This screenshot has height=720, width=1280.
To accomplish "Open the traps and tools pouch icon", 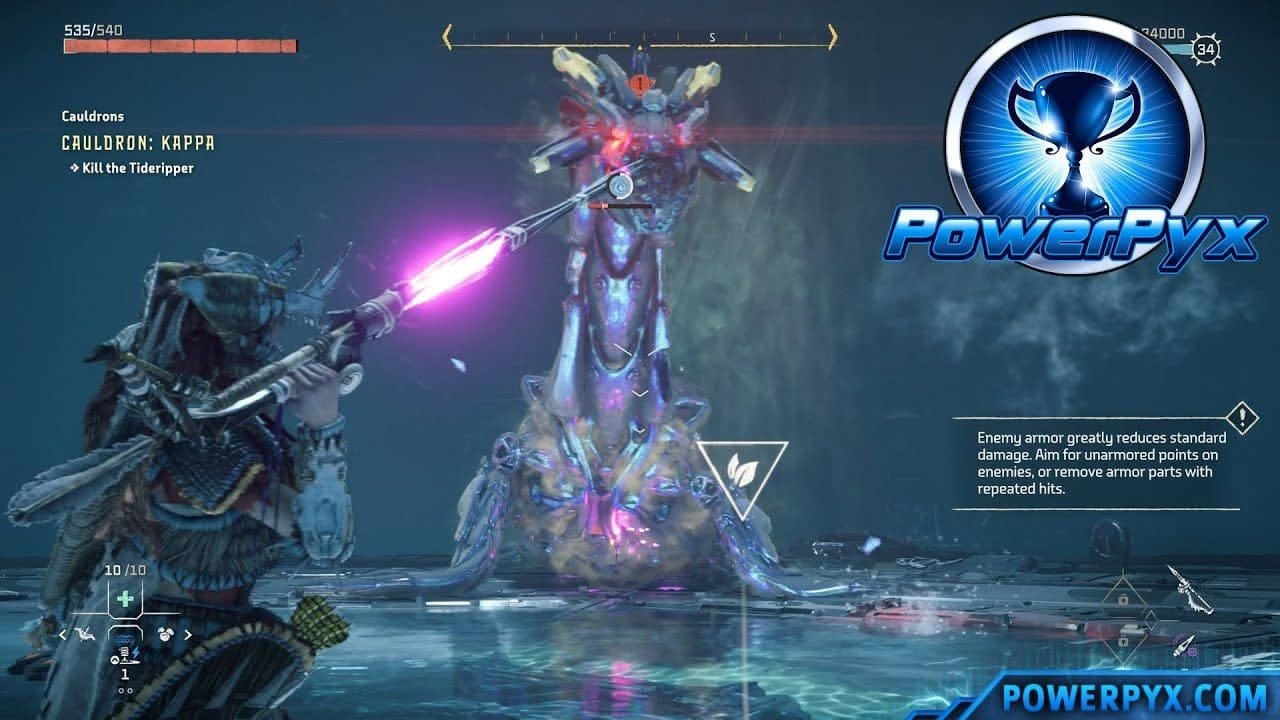I will pyautogui.click(x=166, y=634).
